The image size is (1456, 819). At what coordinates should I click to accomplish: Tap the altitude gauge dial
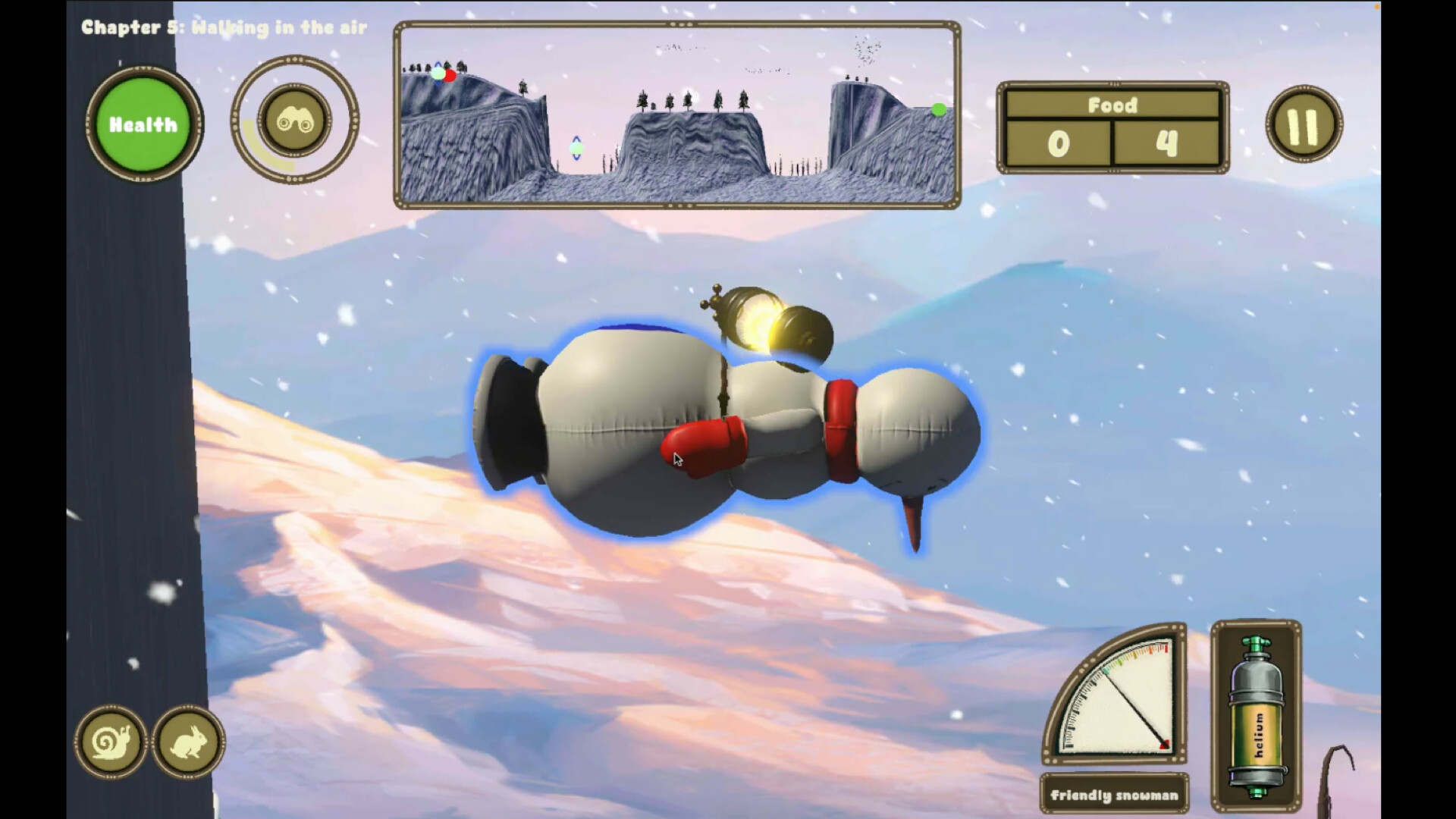(1115, 705)
